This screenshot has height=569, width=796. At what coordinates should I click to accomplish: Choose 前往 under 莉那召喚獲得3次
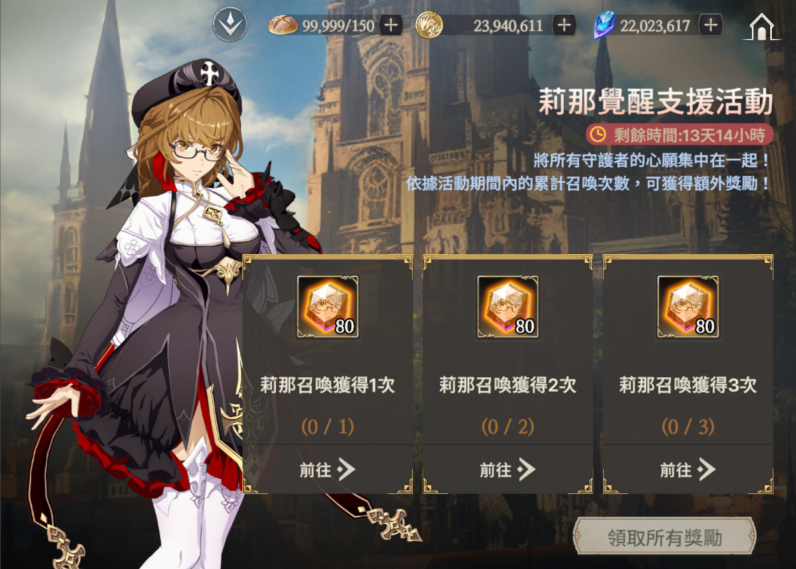(x=687, y=469)
